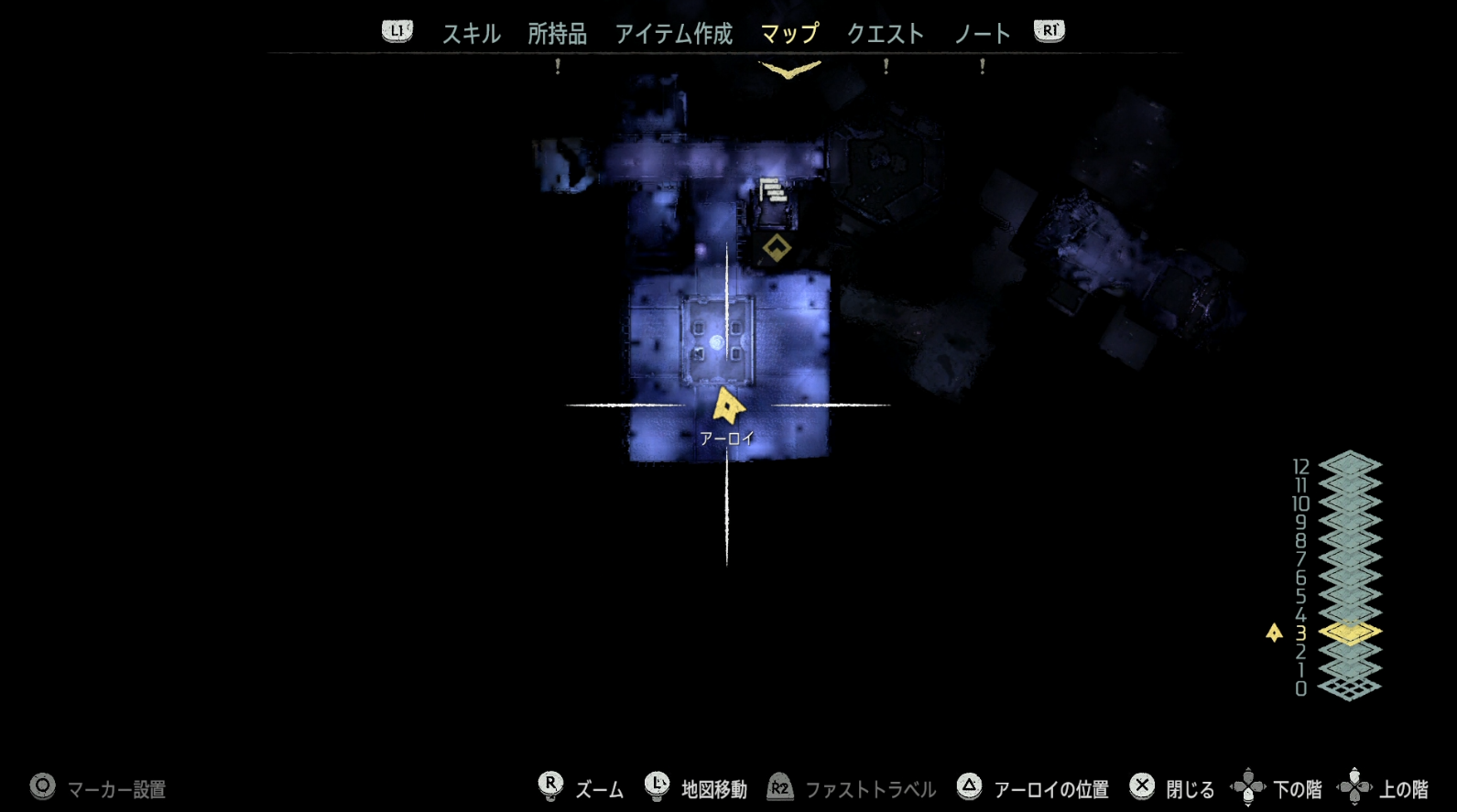1457x812 pixels.
Task: Click the chevron below the マップ tab
Action: pos(788,65)
